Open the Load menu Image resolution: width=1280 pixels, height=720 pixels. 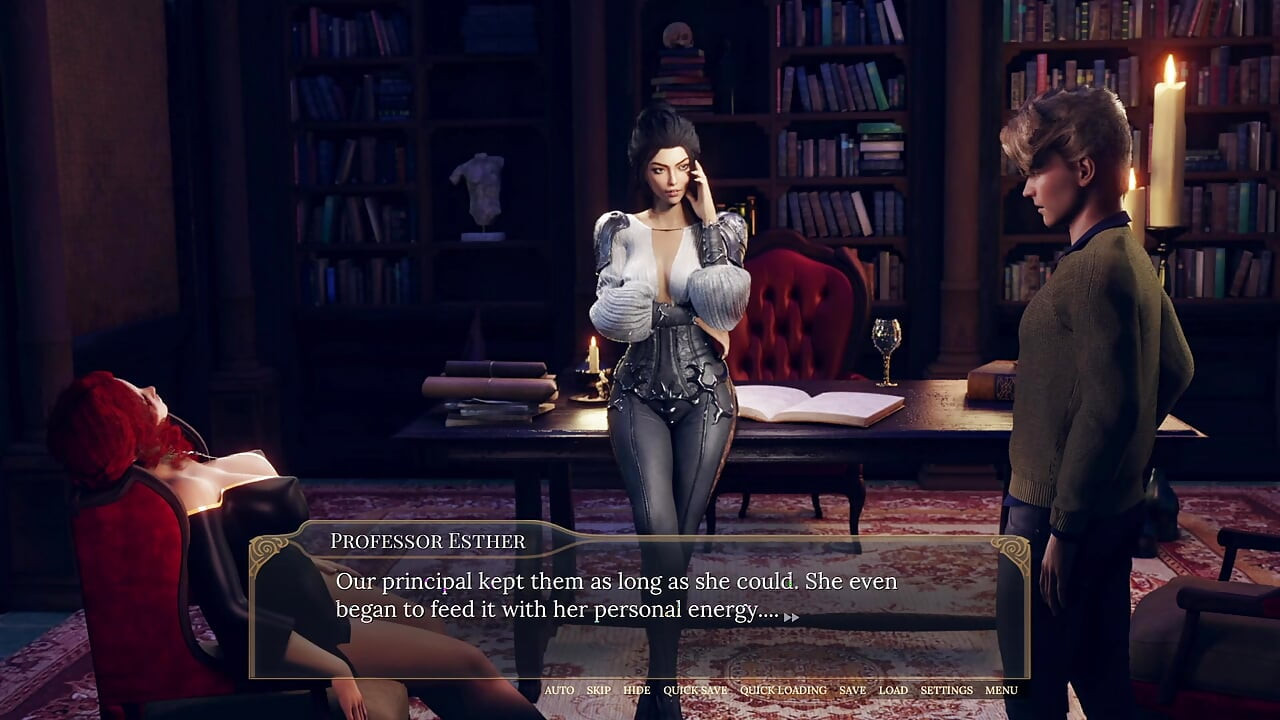tap(893, 690)
